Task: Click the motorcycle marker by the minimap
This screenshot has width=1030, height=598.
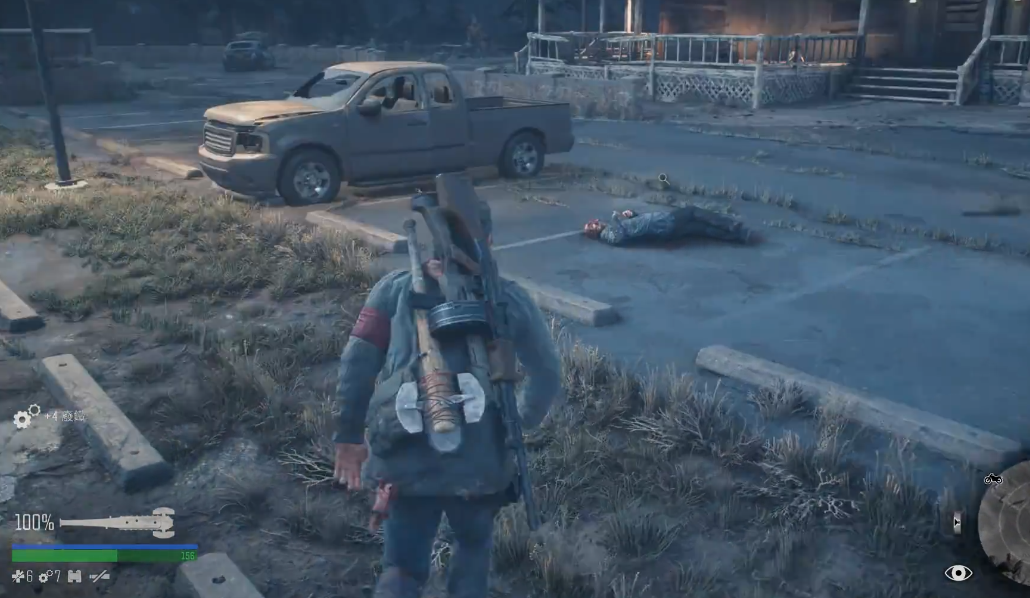Action: click(993, 480)
